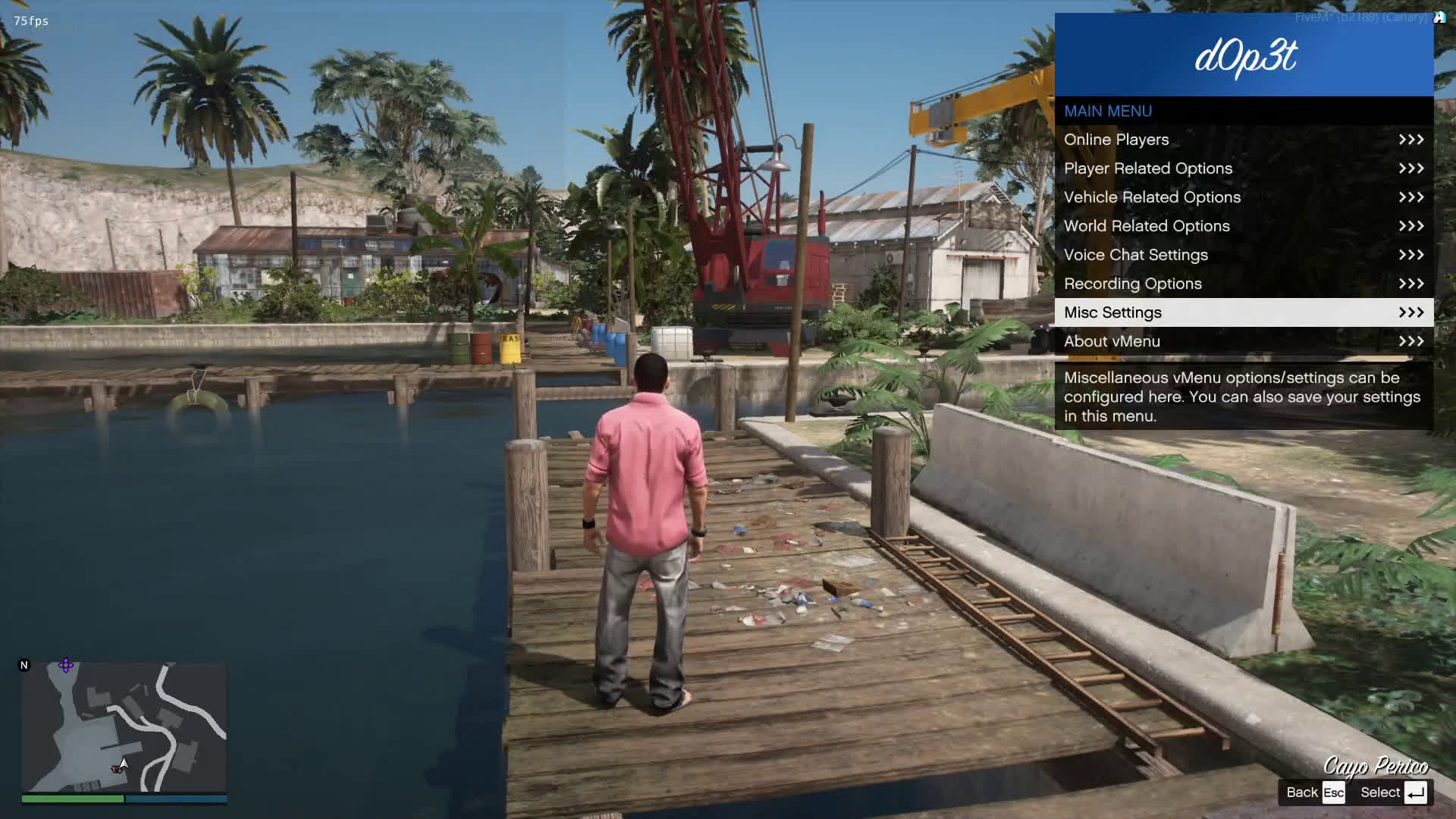This screenshot has width=1456, height=819.
Task: Open Voice Chat Settings
Action: point(1244,255)
